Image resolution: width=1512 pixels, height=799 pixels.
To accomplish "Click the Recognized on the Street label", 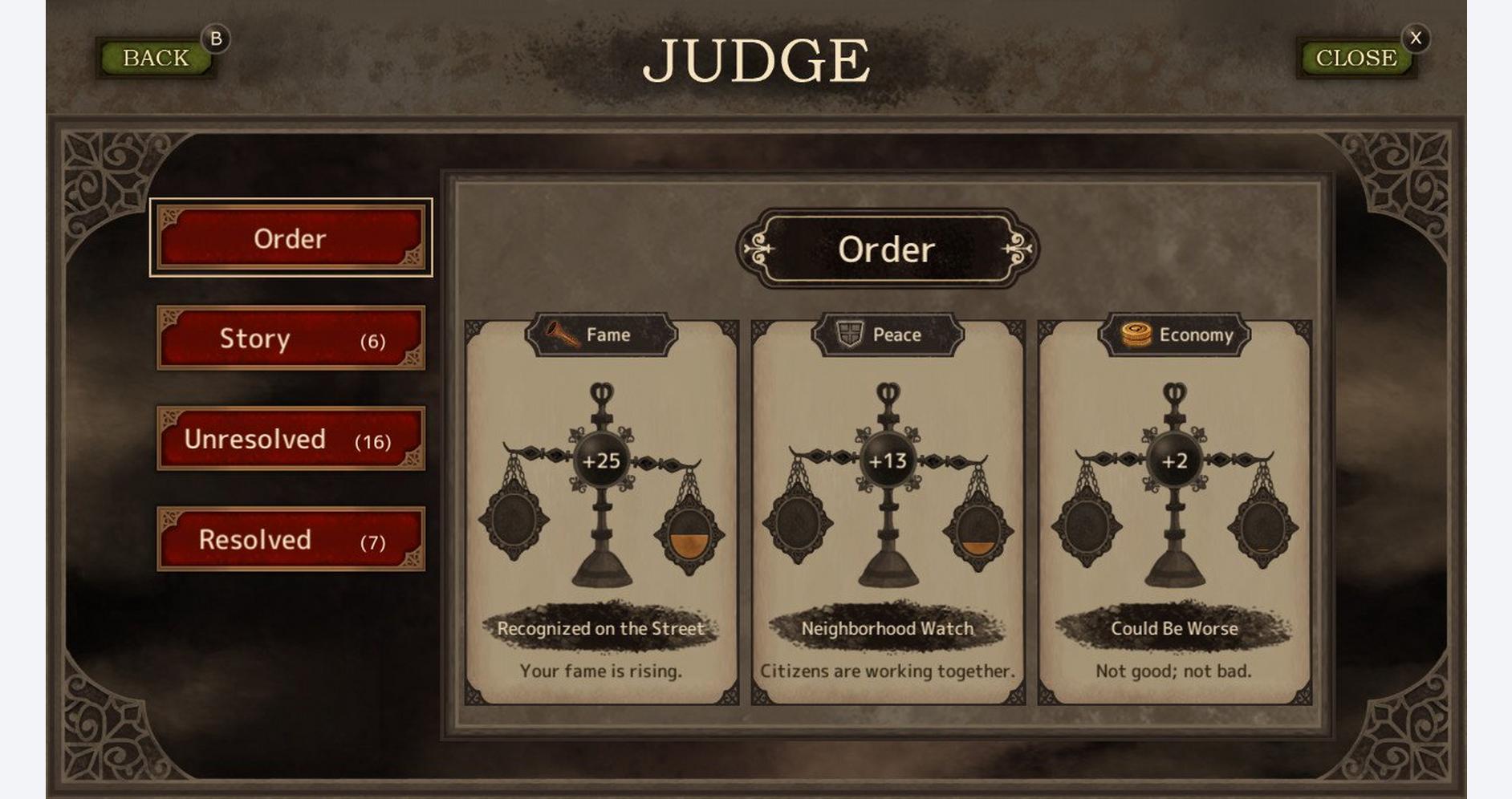I will coord(603,629).
